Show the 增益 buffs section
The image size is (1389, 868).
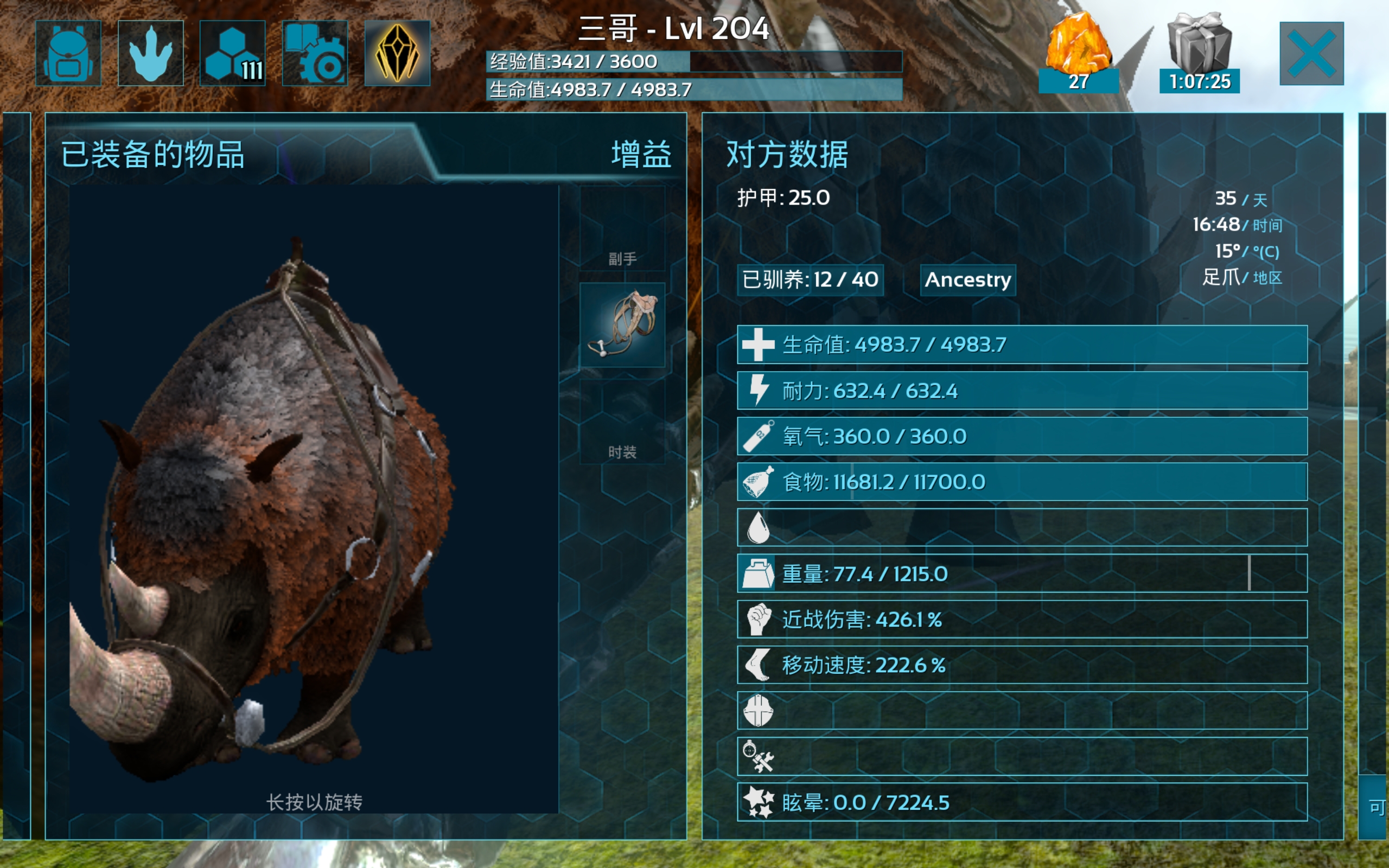click(x=641, y=155)
